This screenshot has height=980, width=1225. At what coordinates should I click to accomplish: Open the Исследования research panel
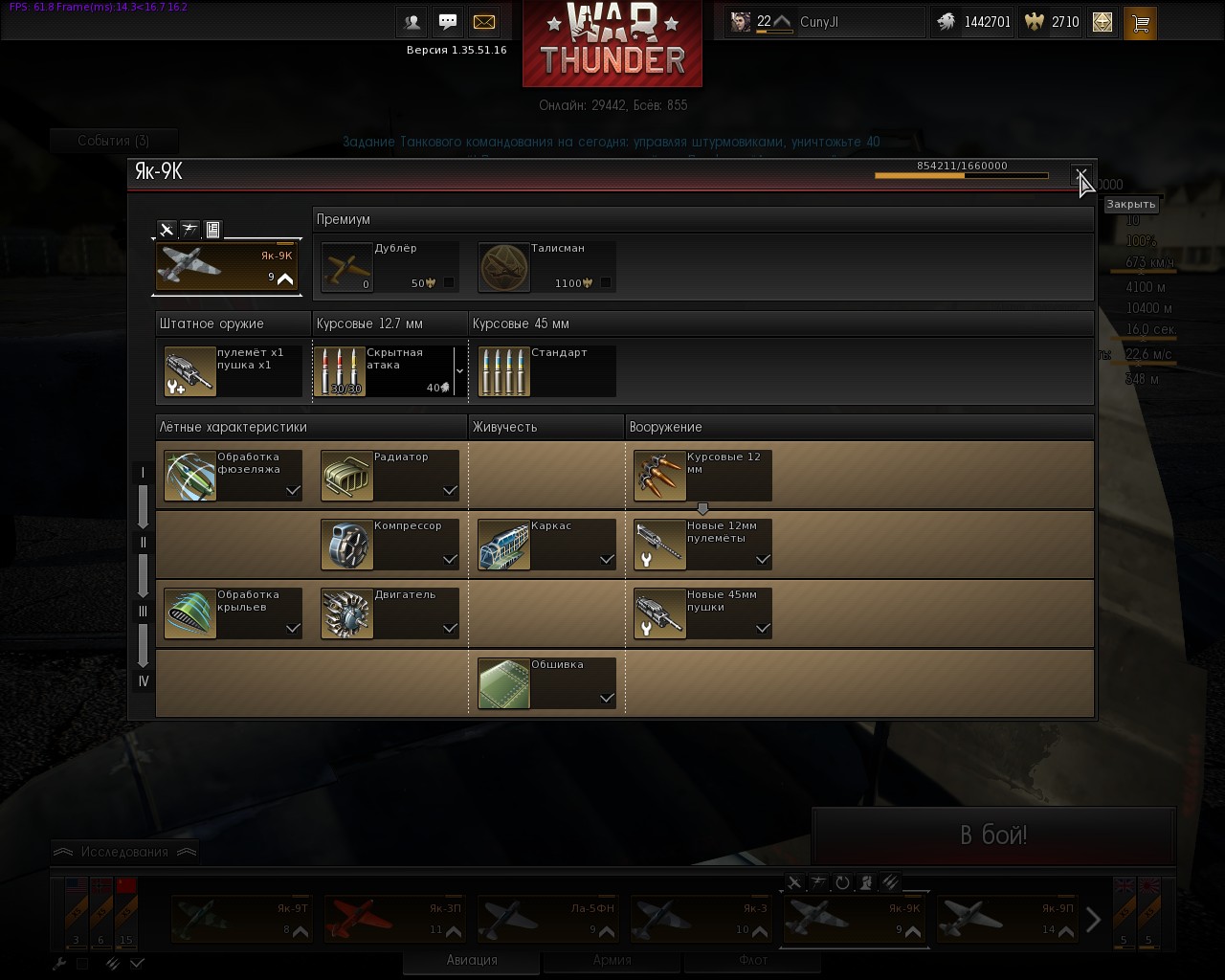point(124,852)
